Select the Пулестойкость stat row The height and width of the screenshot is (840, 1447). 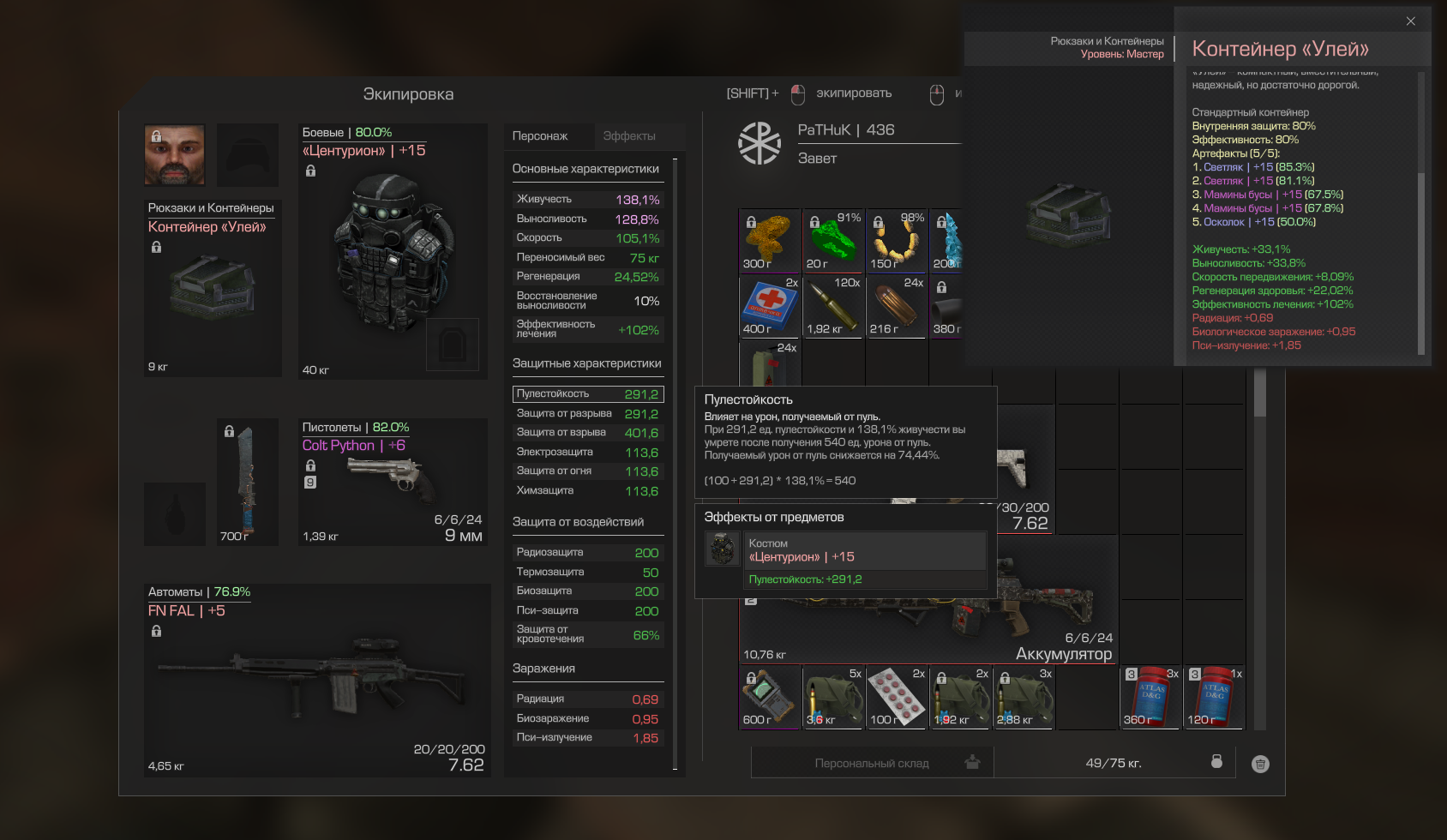point(588,394)
